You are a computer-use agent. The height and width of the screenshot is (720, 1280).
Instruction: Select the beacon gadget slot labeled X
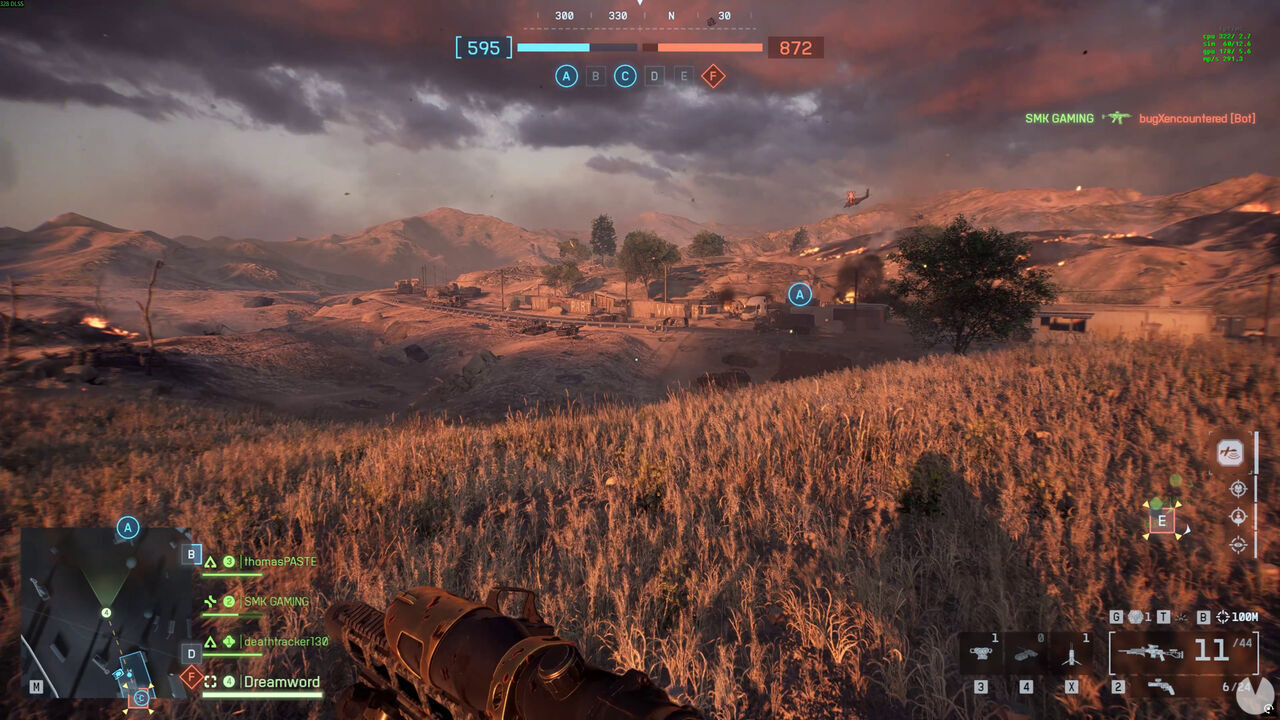1072,653
